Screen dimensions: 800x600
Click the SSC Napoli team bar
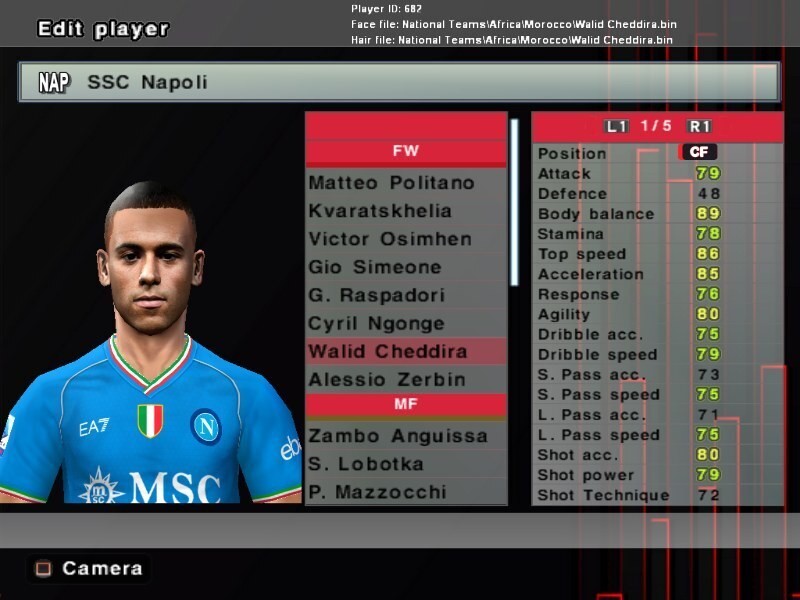click(398, 82)
